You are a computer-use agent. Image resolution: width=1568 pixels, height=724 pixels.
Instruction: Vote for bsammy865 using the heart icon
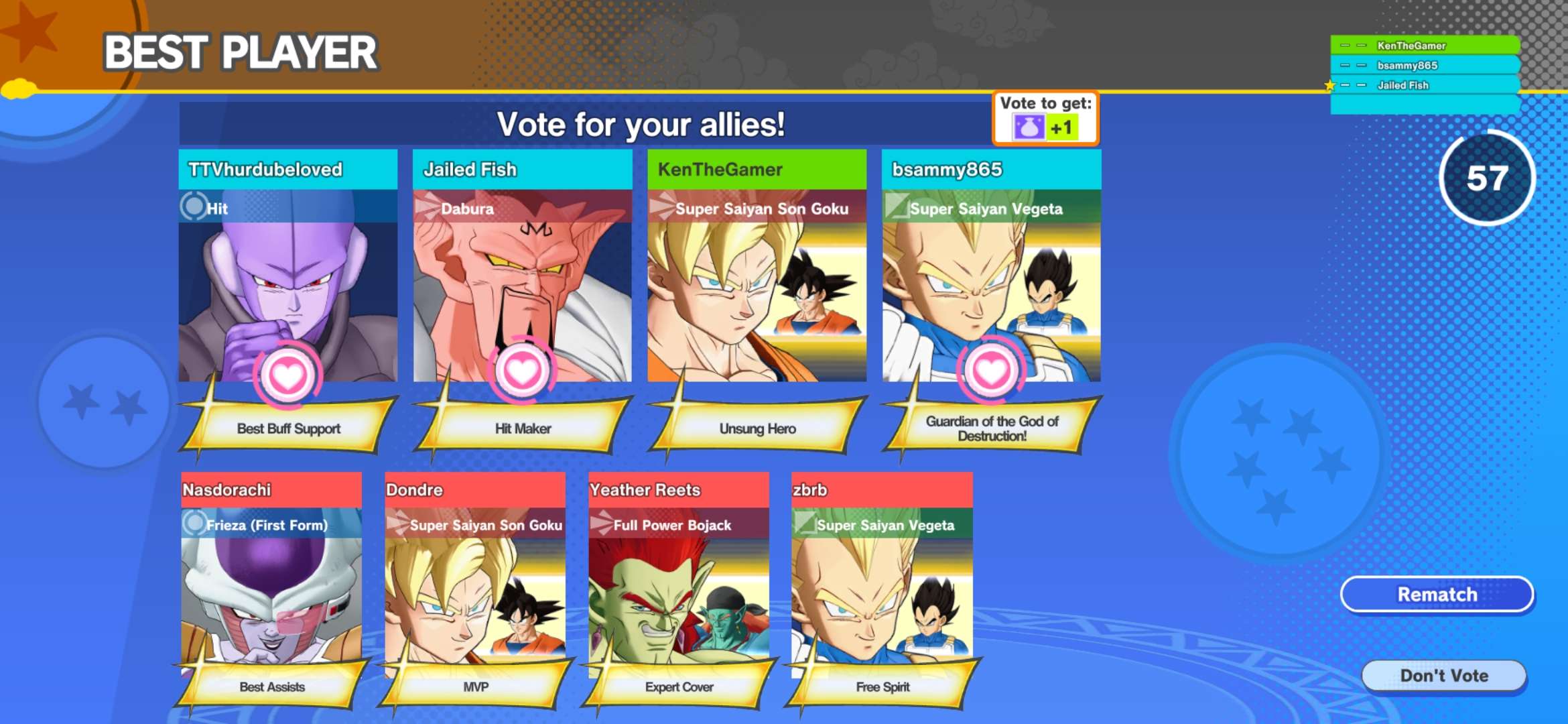[x=991, y=370]
